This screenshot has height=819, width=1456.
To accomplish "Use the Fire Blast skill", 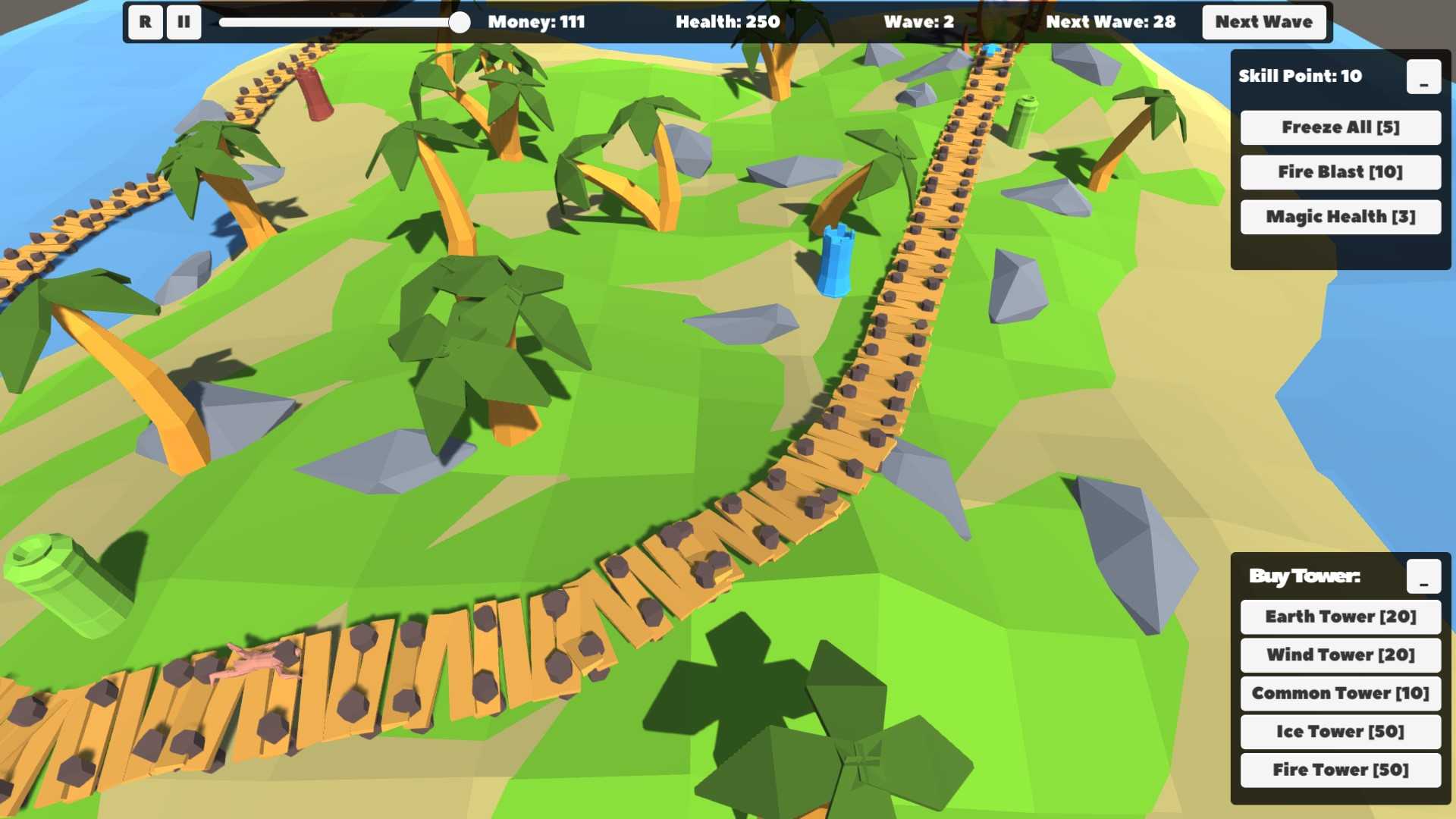I will coord(1340,172).
